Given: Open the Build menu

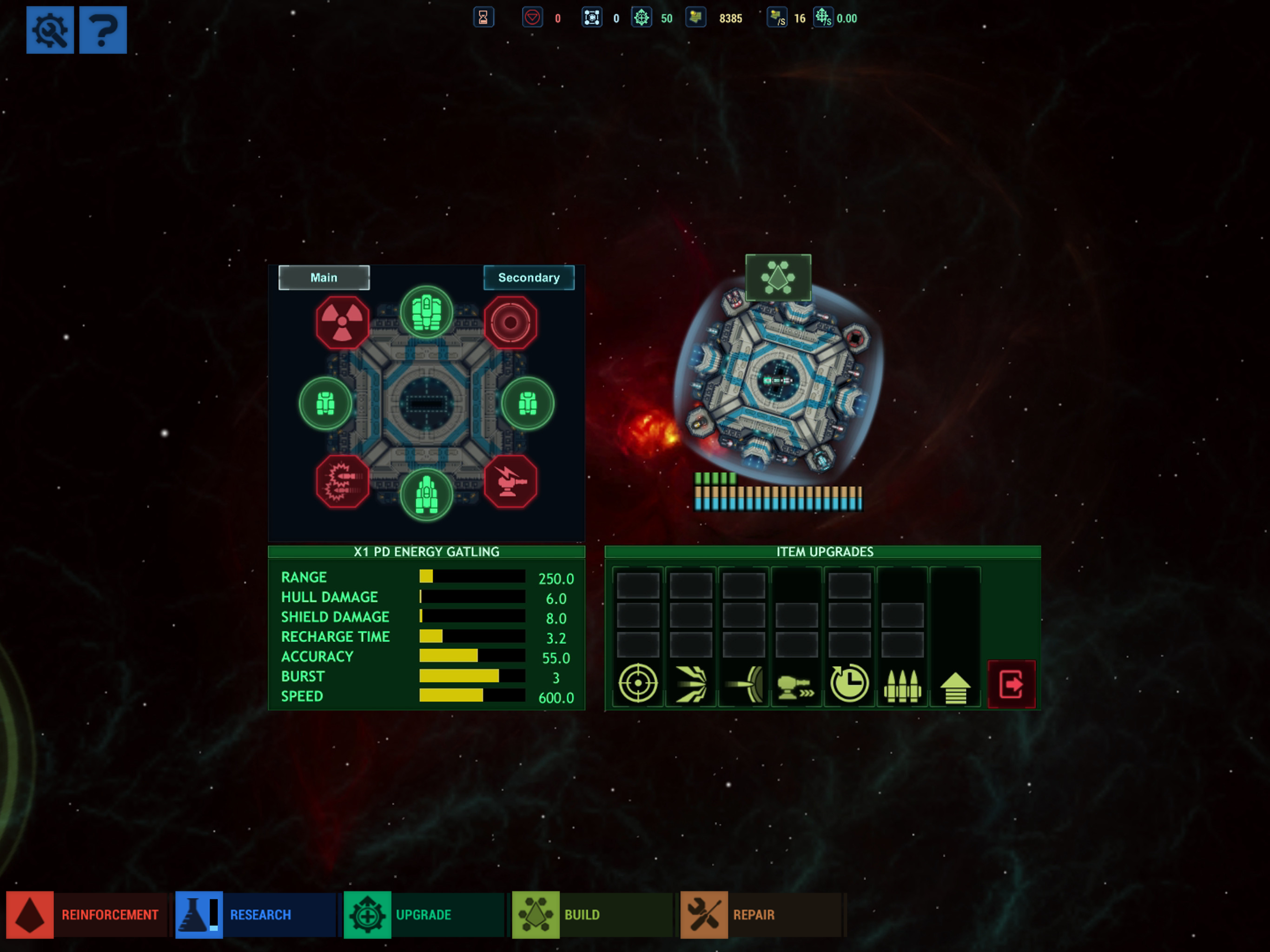Looking at the screenshot, I should point(592,915).
